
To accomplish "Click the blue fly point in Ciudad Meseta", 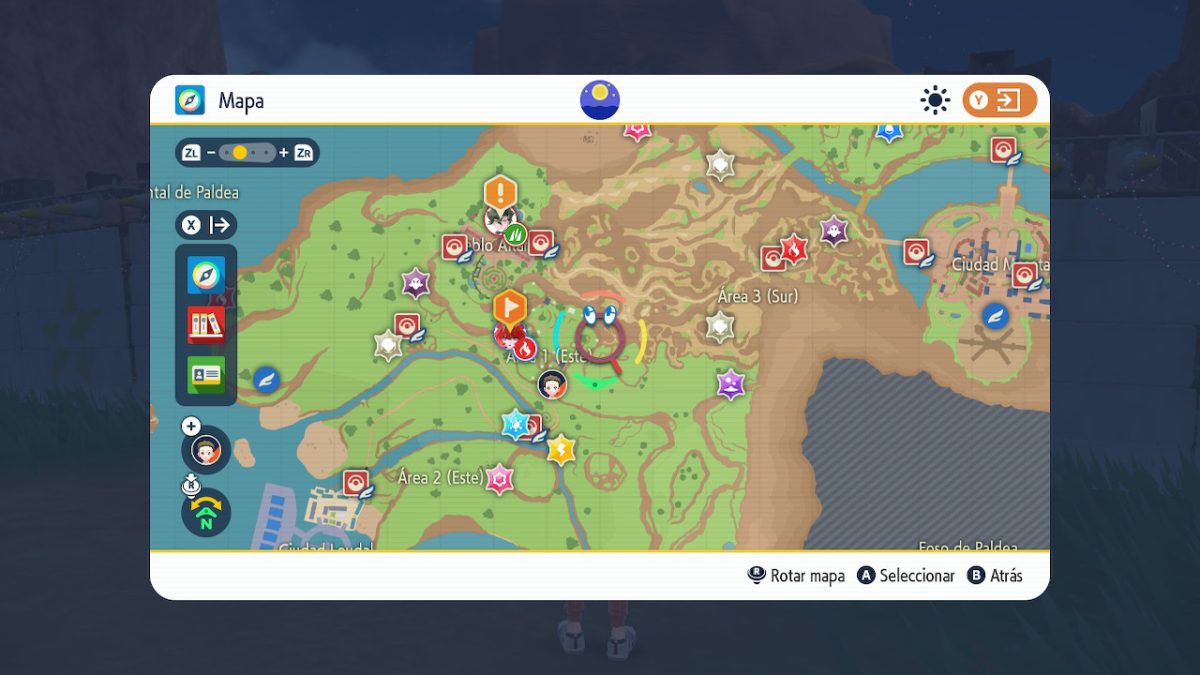I will [x=994, y=316].
